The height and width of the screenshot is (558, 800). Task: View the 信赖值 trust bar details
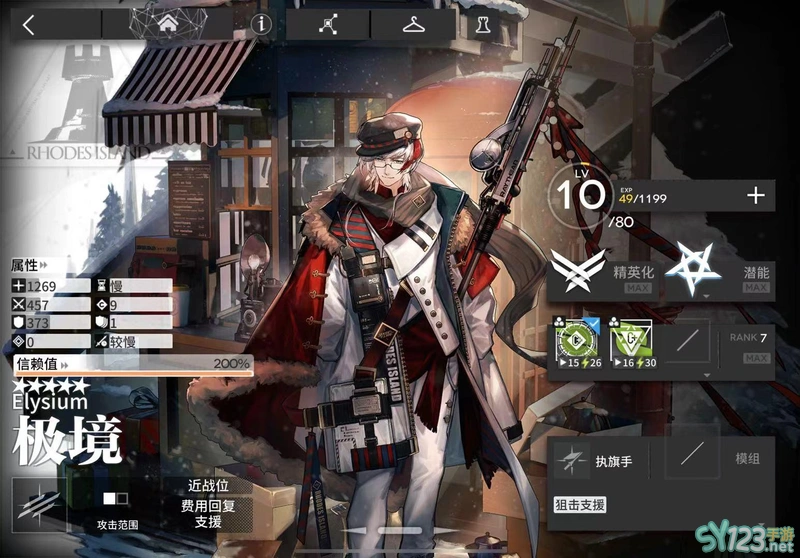tap(132, 364)
